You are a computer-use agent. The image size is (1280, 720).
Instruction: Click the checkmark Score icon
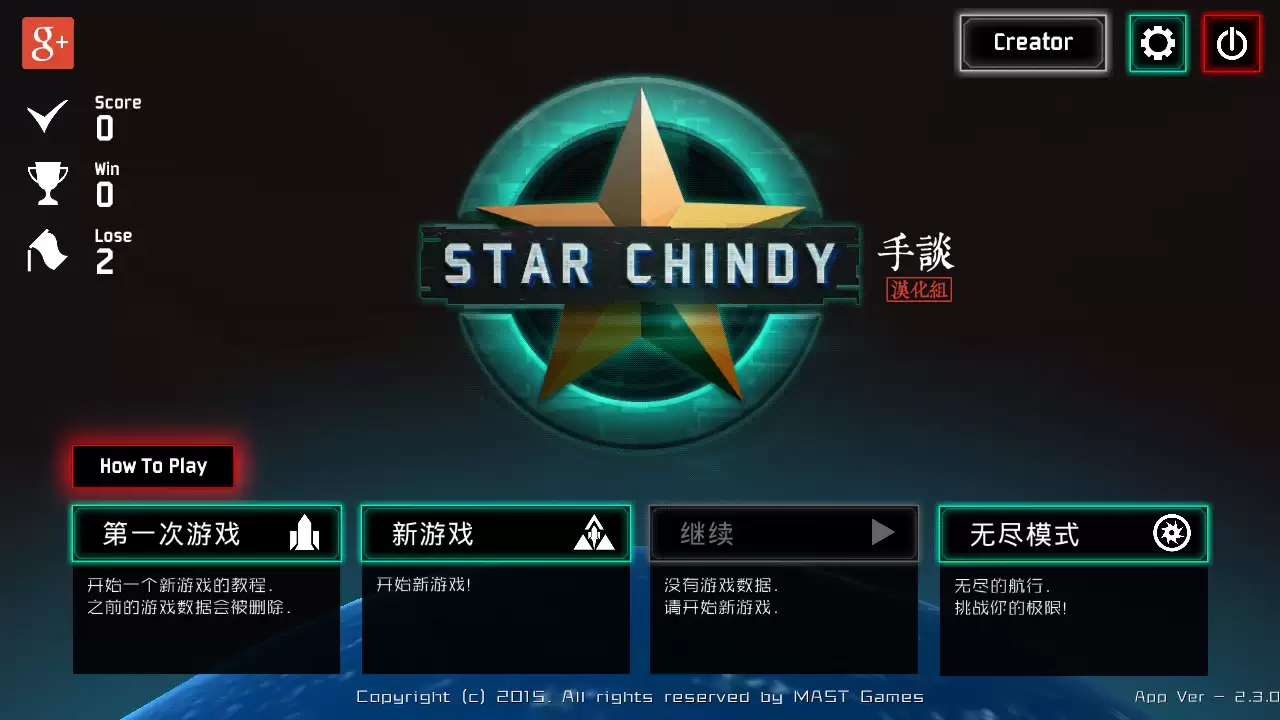pos(46,115)
